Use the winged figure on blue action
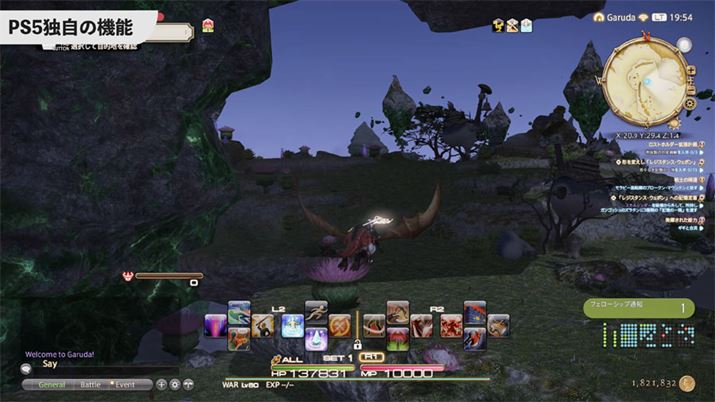The width and height of the screenshot is (715, 402). coord(292,324)
